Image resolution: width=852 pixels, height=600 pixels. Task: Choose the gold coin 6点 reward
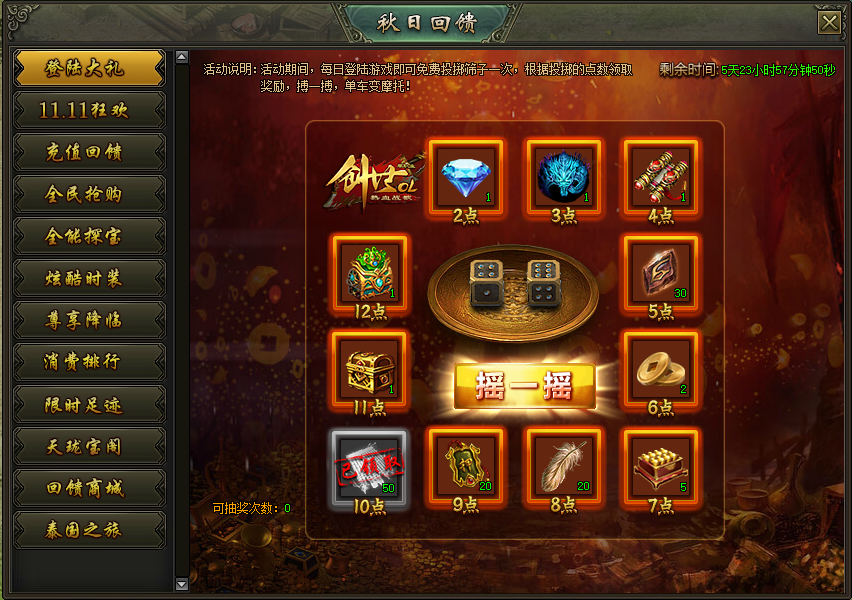661,369
